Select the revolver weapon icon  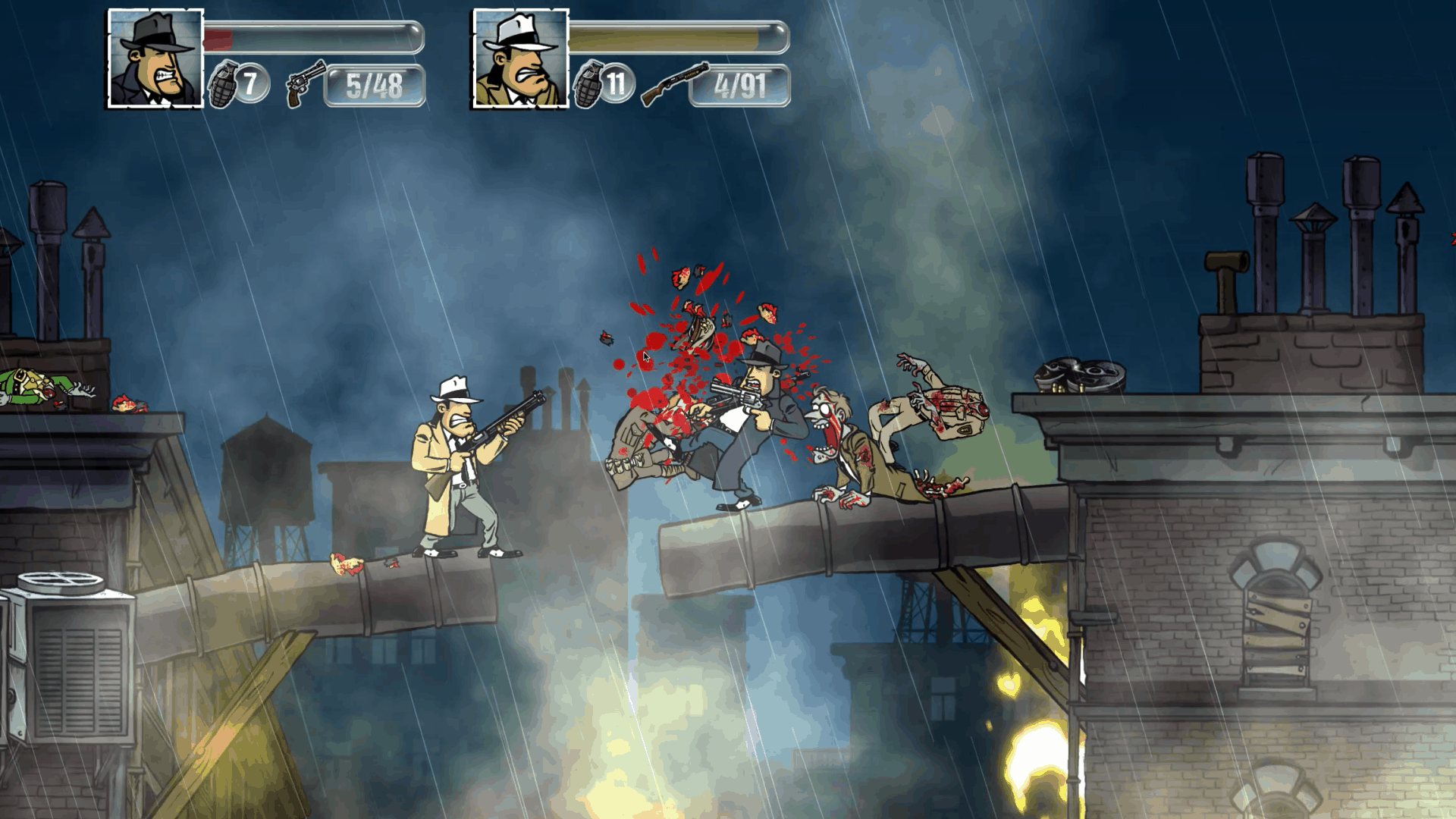click(305, 83)
